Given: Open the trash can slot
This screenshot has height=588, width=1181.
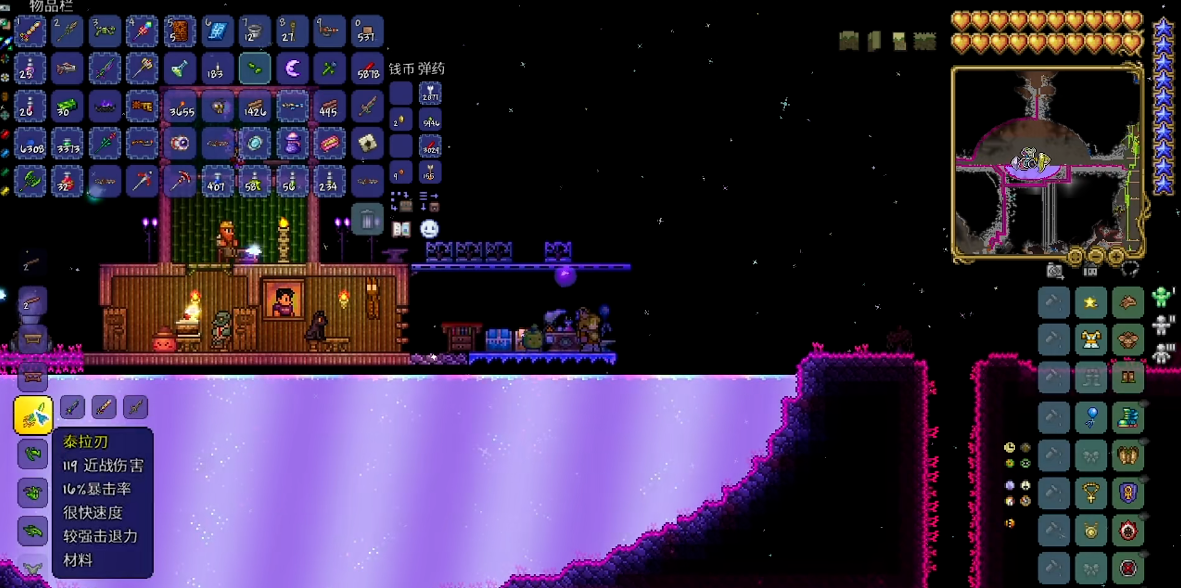Looking at the screenshot, I should pos(367,217).
